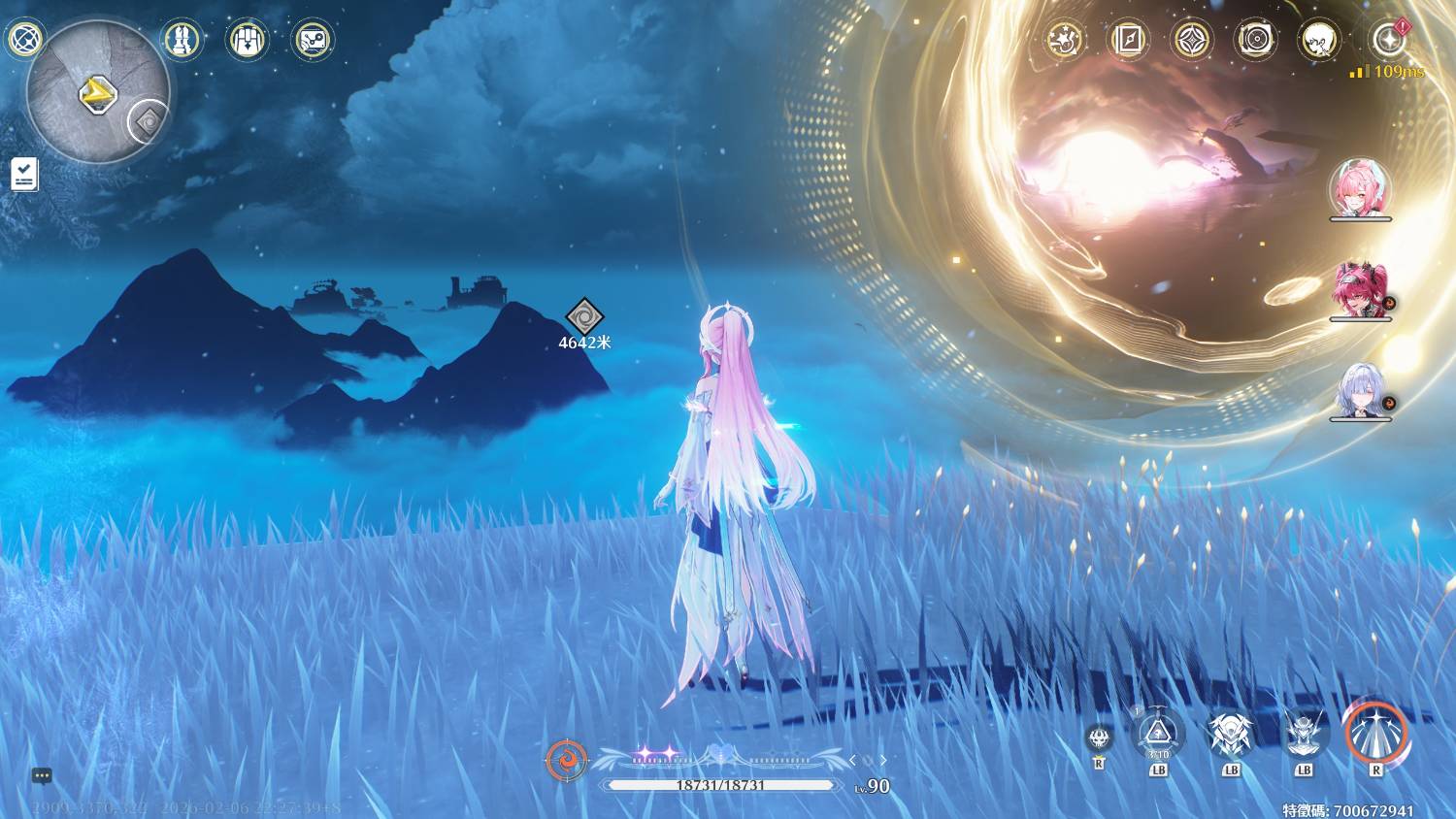Switch to the red-haired party member portrait
The width and height of the screenshot is (1456, 819).
(1359, 289)
